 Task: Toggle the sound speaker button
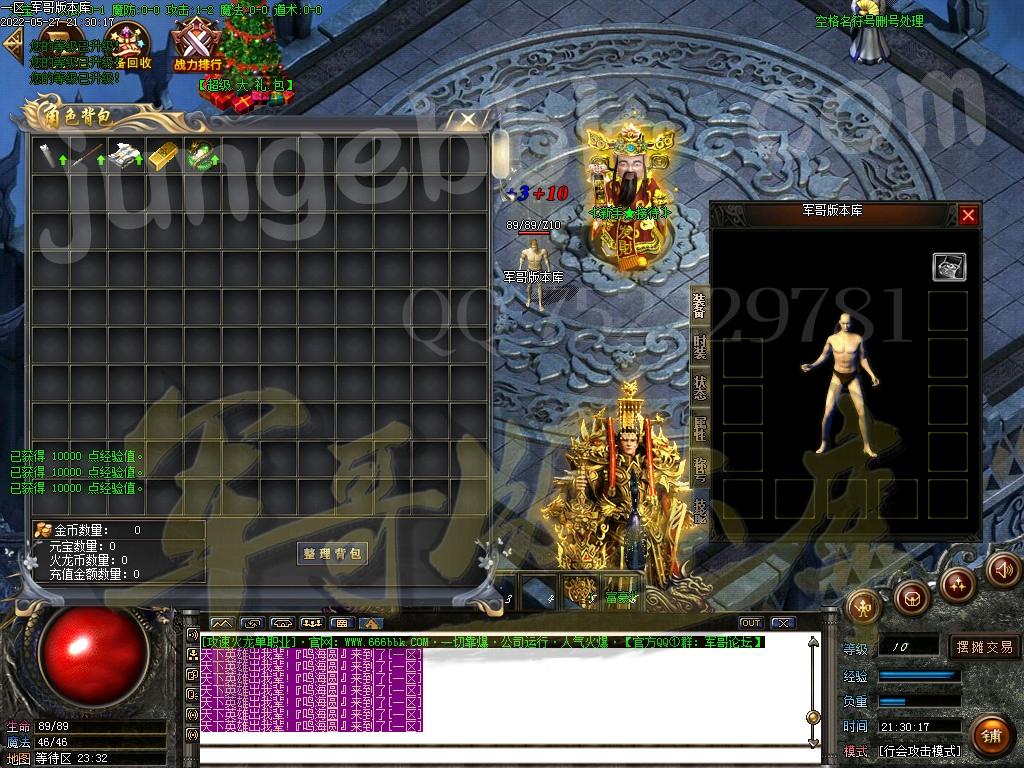1003,569
